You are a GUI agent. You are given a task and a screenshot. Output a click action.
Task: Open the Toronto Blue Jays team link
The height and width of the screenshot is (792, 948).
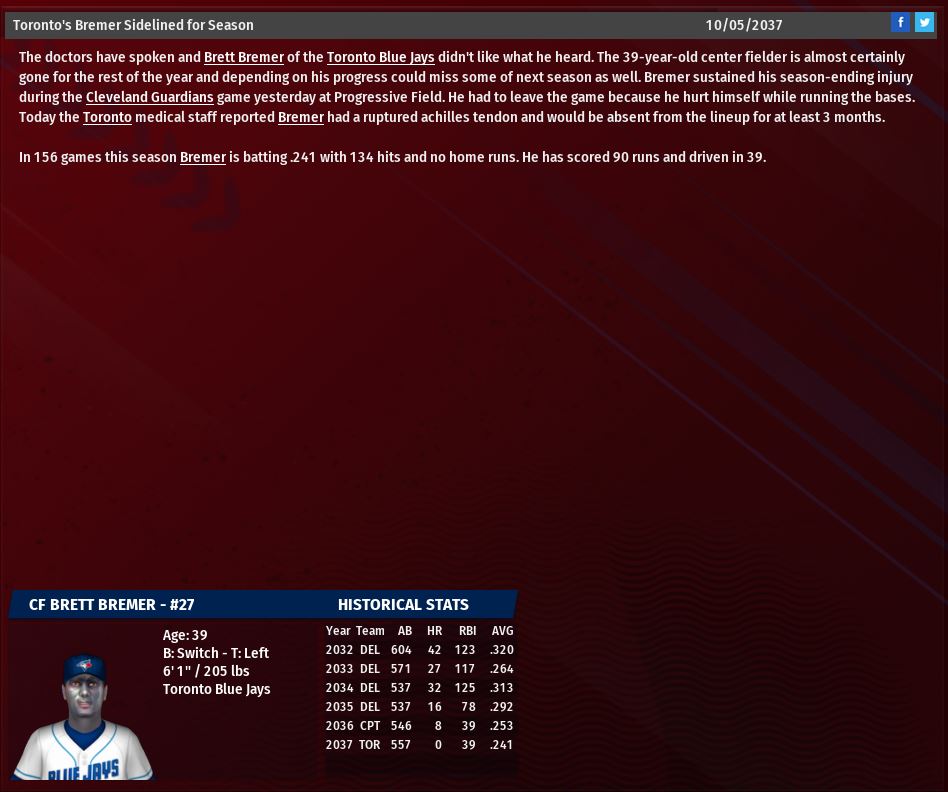click(x=380, y=58)
